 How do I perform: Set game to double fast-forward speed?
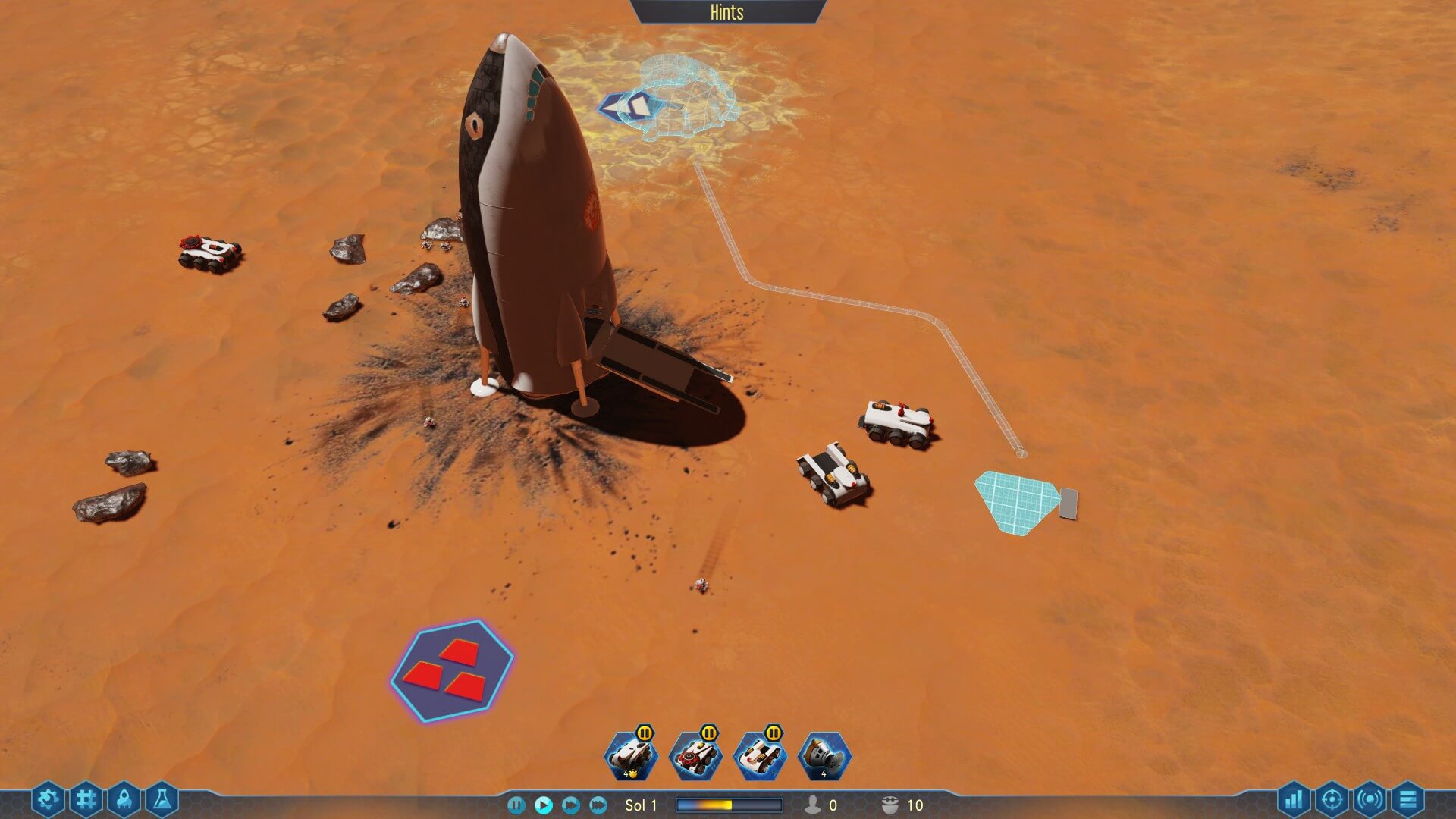click(x=571, y=805)
